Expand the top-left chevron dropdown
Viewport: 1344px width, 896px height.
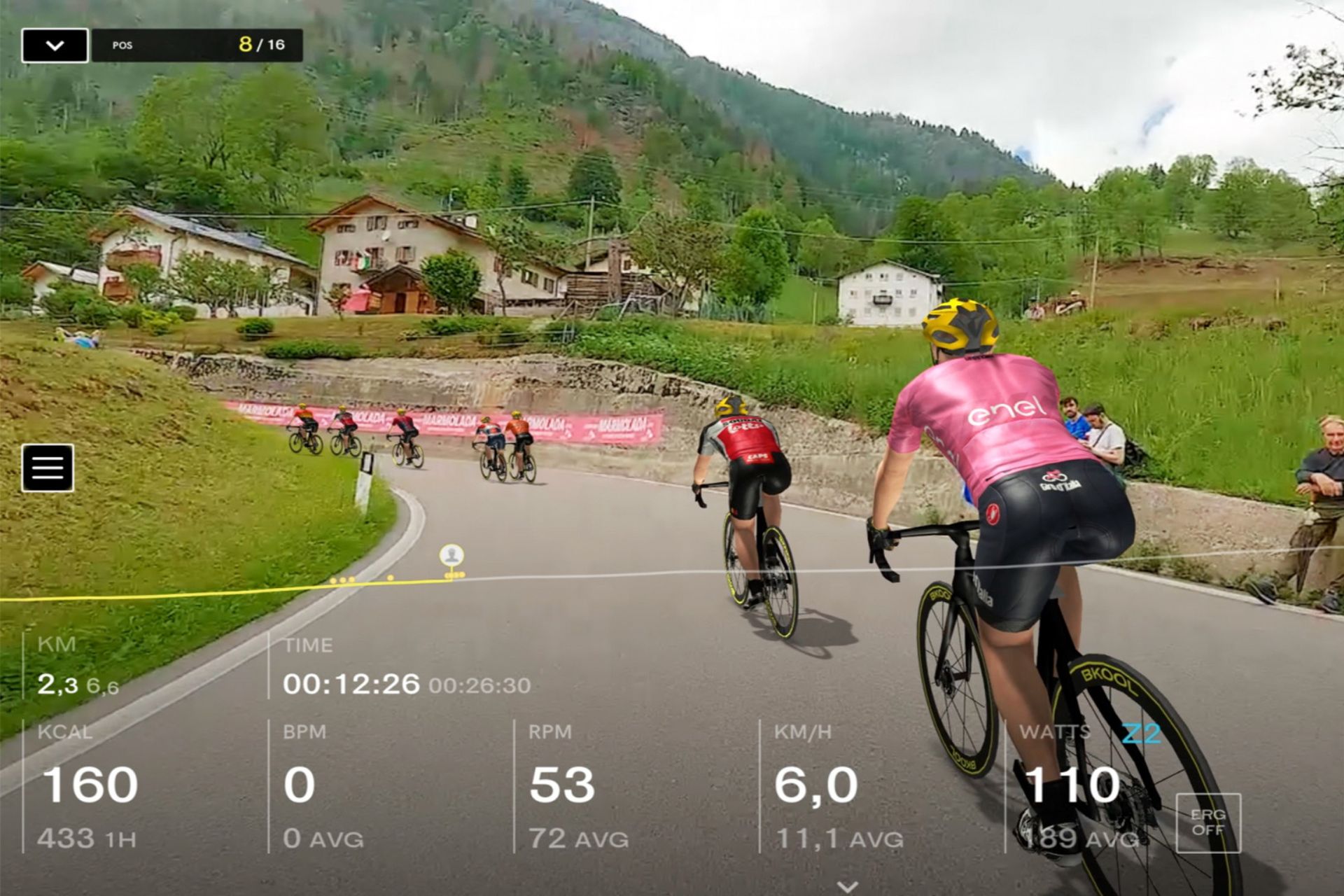[56, 45]
